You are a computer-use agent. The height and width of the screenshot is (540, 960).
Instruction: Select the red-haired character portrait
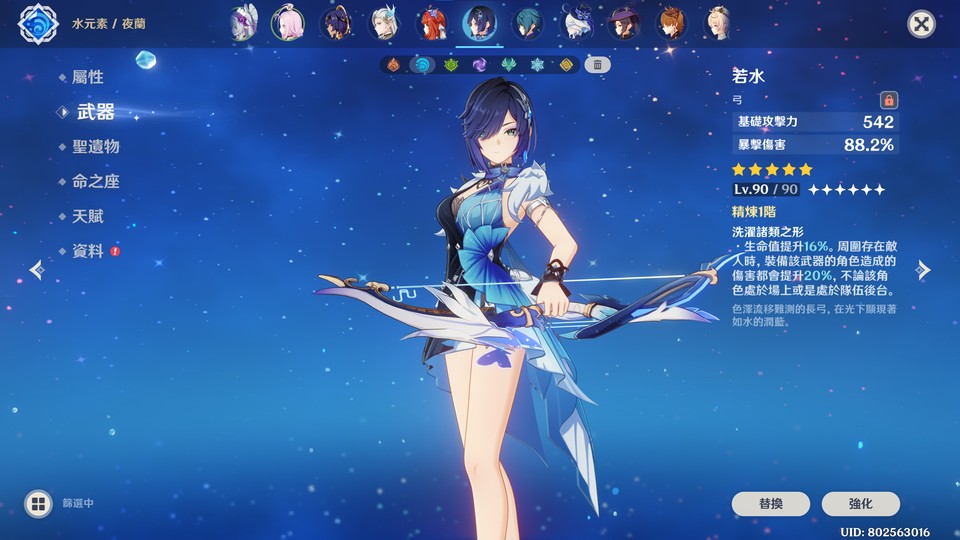pos(431,23)
